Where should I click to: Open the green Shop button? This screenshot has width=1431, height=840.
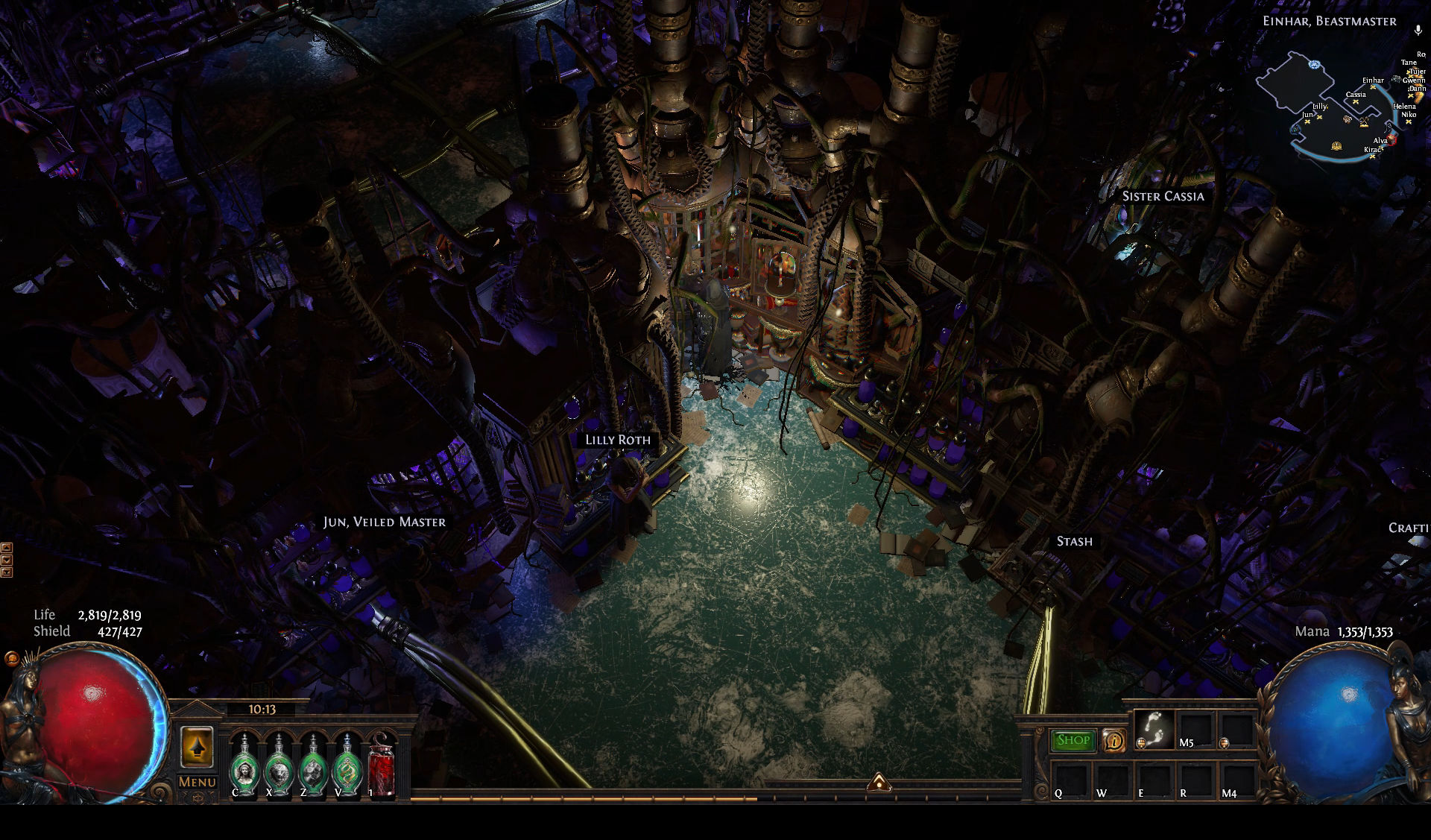click(1073, 740)
